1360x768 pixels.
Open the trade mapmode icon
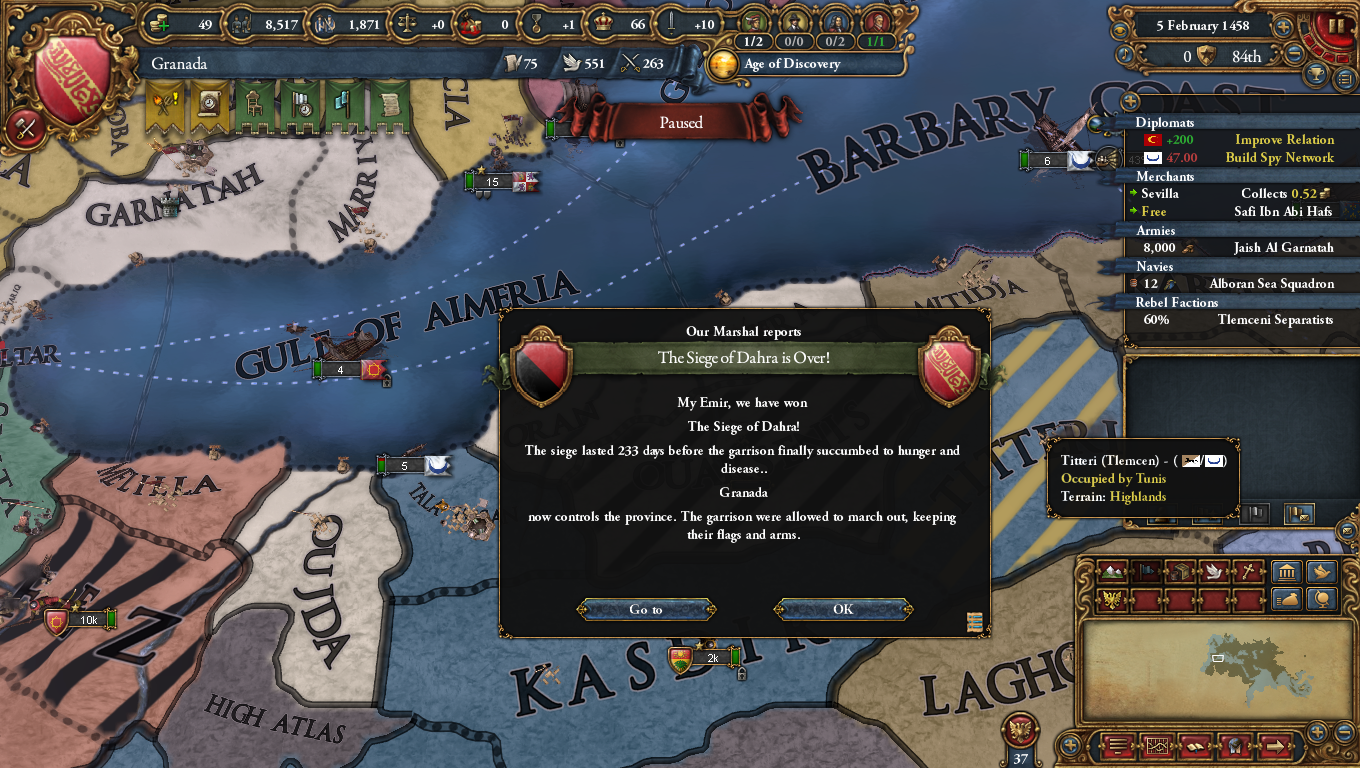[x=1178, y=572]
